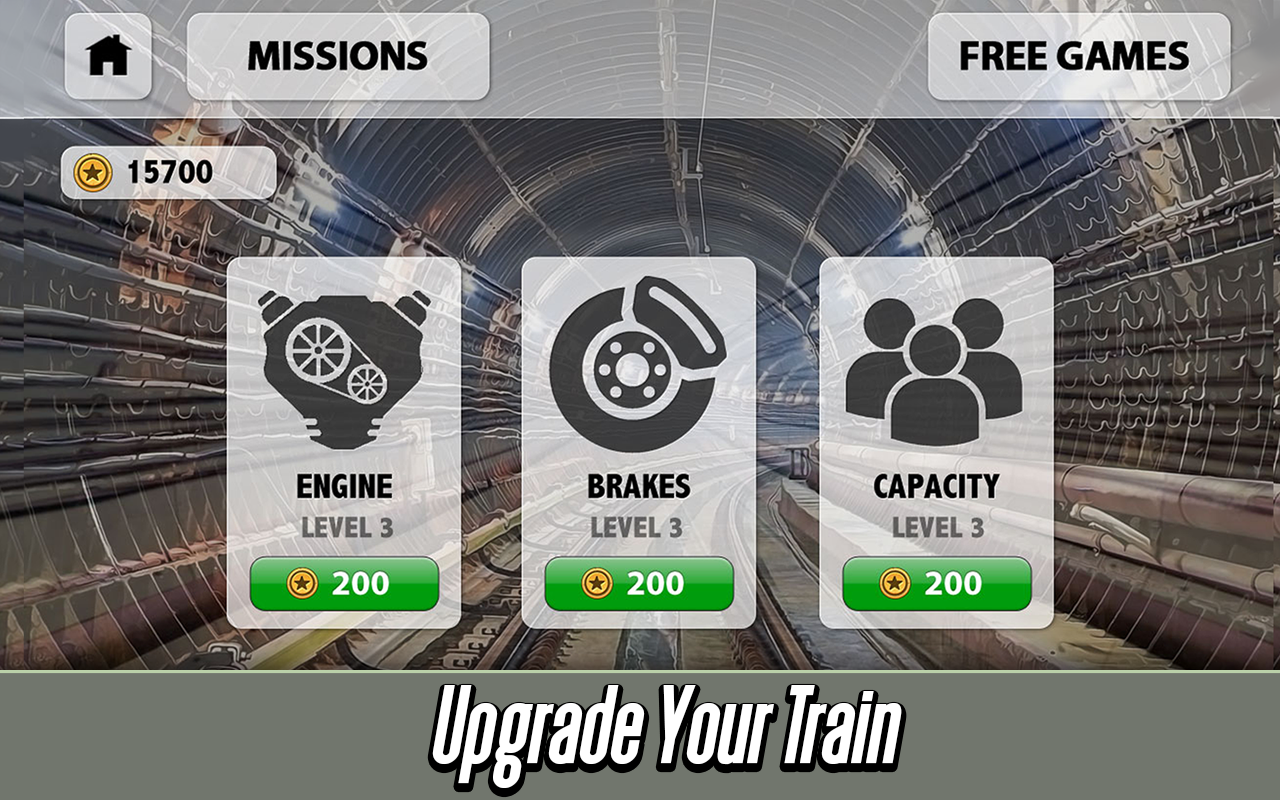The width and height of the screenshot is (1280, 800).
Task: Click the coin icon showing 15700 balance
Action: pos(92,170)
